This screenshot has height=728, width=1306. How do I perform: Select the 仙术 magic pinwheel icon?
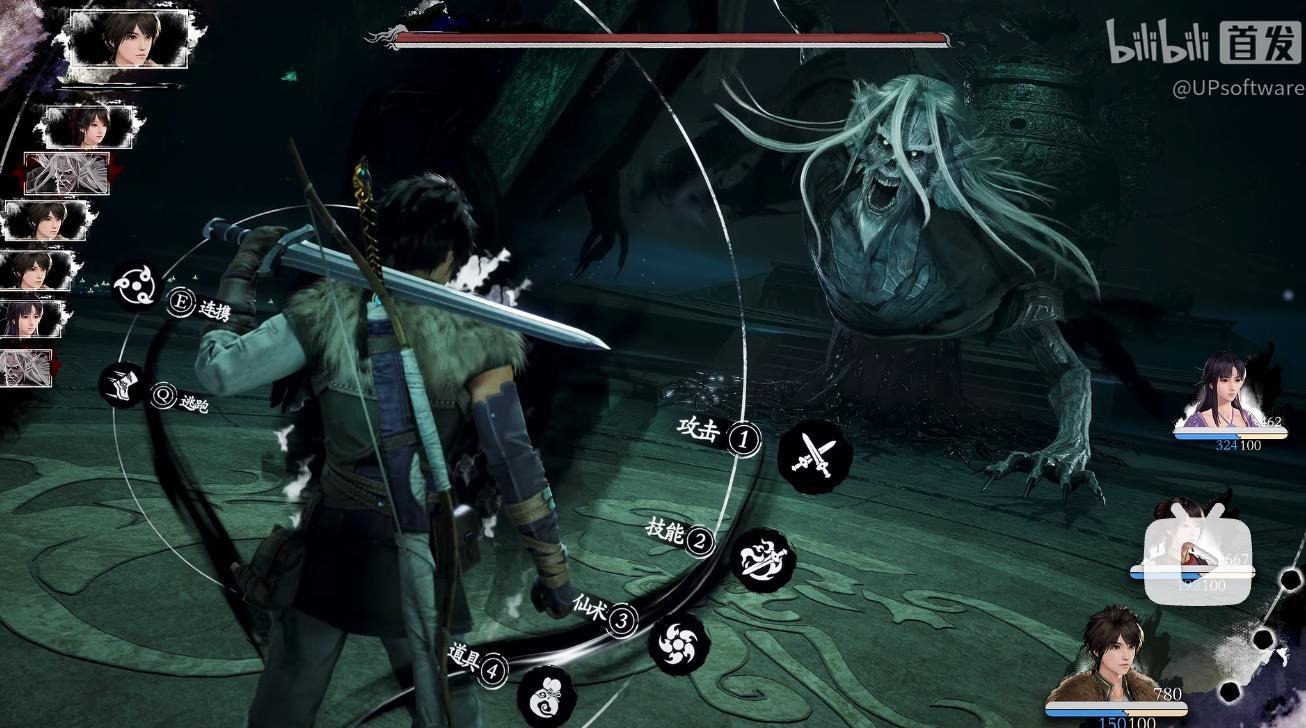(679, 640)
